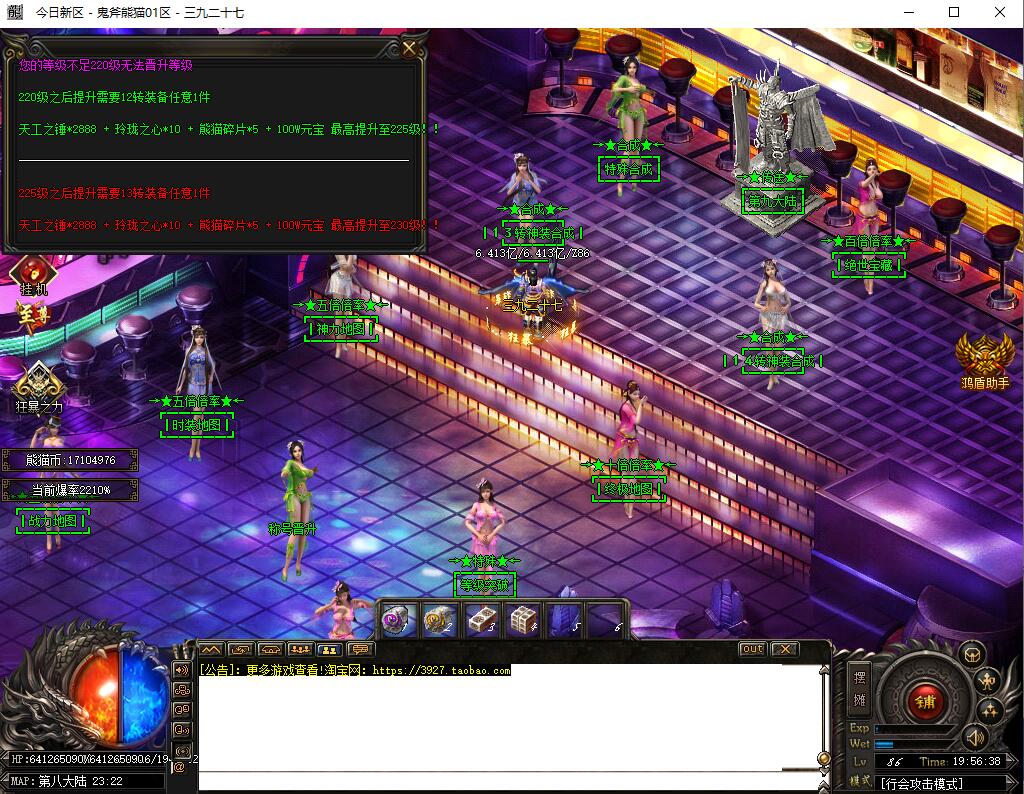Select hotbar slot 1 purple scroll
This screenshot has height=794, width=1024.
point(398,620)
